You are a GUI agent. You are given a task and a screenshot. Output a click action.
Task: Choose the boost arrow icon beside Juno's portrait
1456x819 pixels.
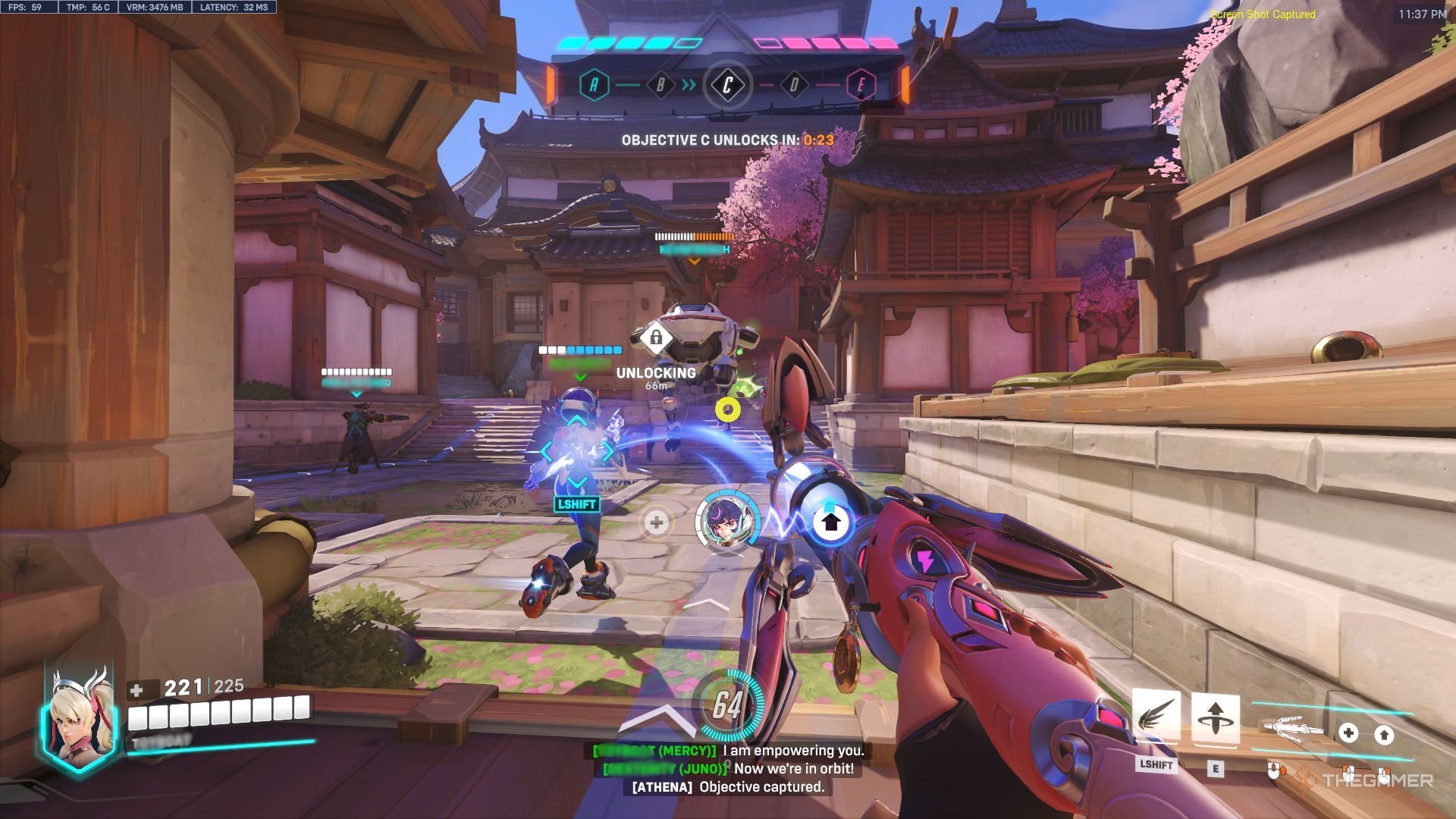point(831,522)
